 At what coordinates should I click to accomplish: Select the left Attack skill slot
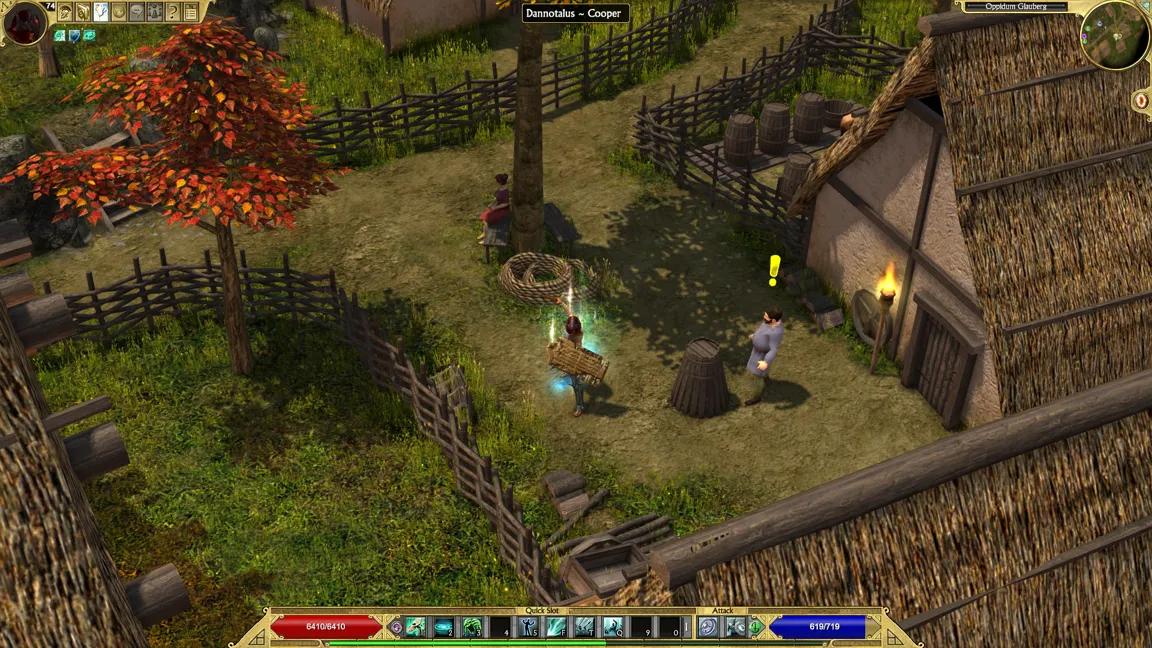pos(708,627)
